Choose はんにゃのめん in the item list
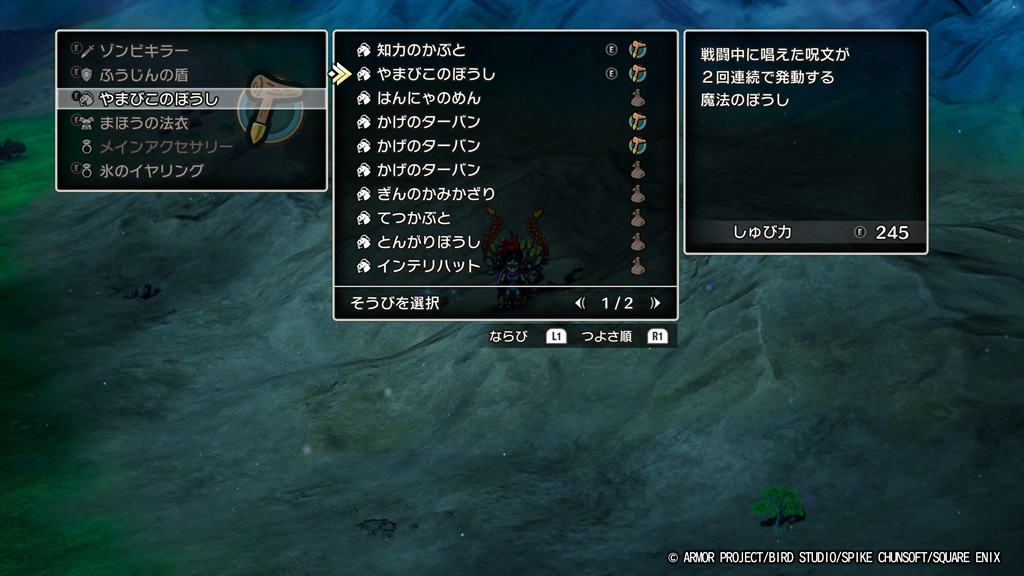 pyautogui.click(x=428, y=98)
